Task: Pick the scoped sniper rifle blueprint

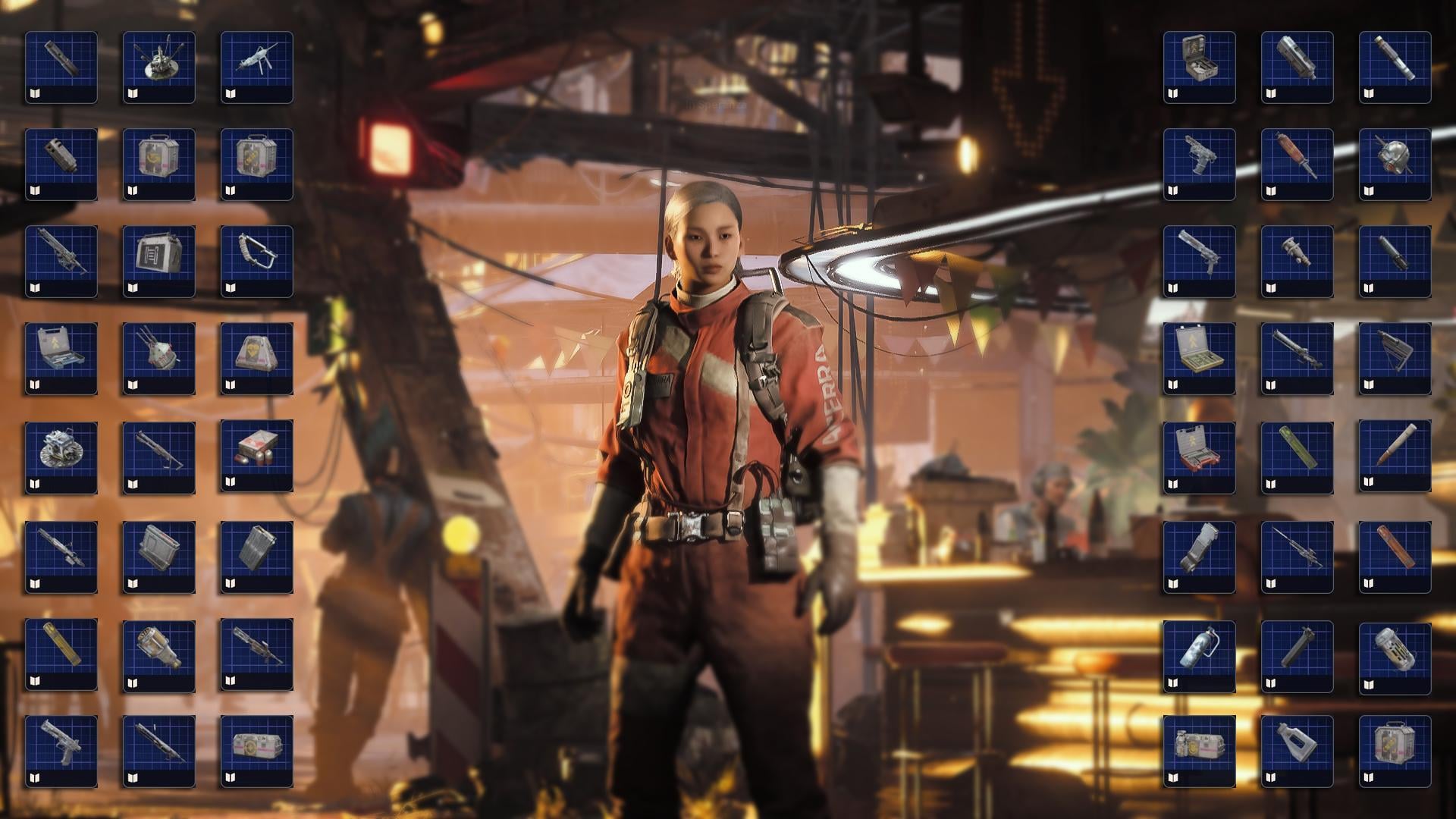Action: (1297, 557)
